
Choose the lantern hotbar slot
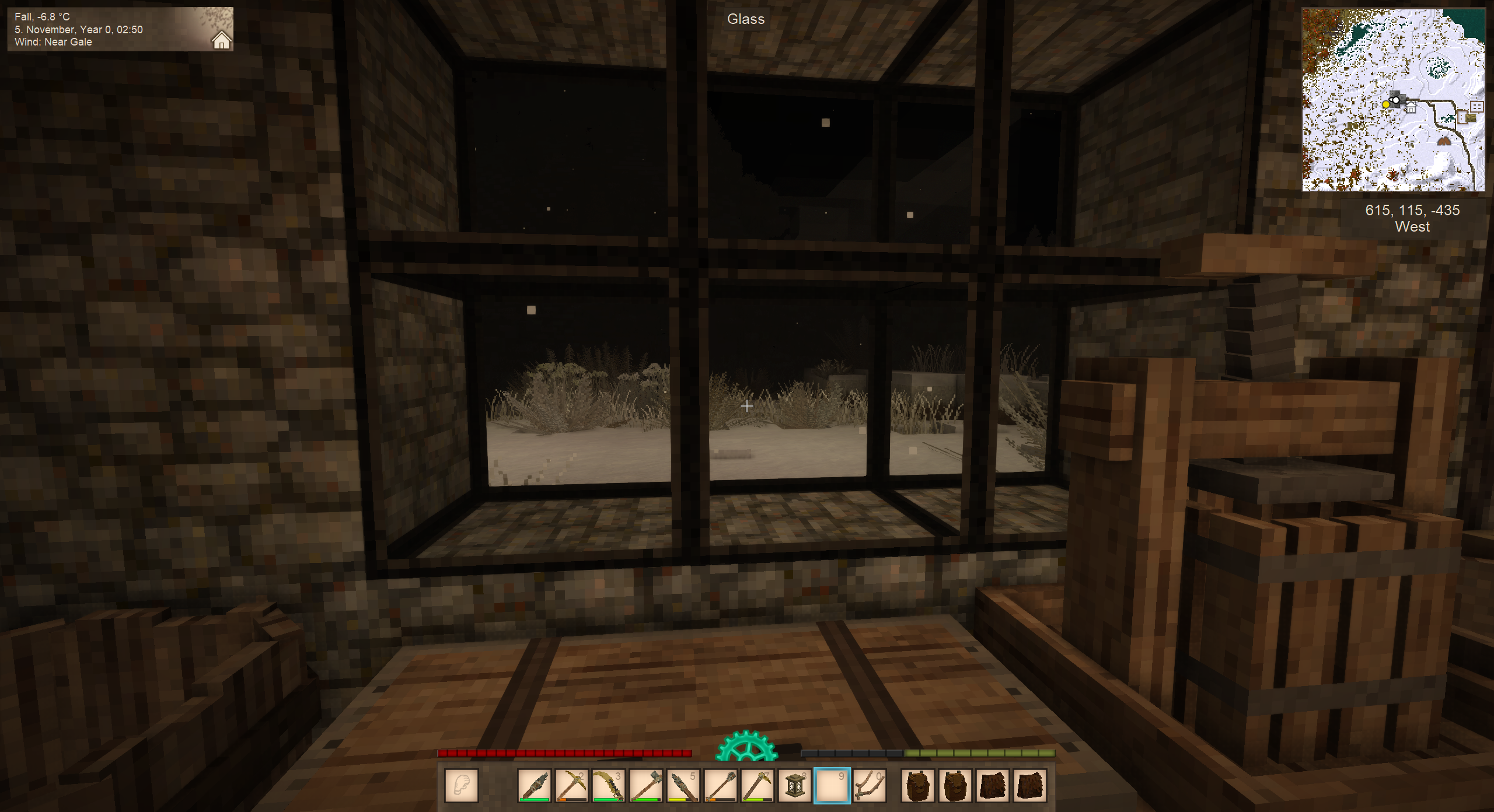click(x=795, y=785)
